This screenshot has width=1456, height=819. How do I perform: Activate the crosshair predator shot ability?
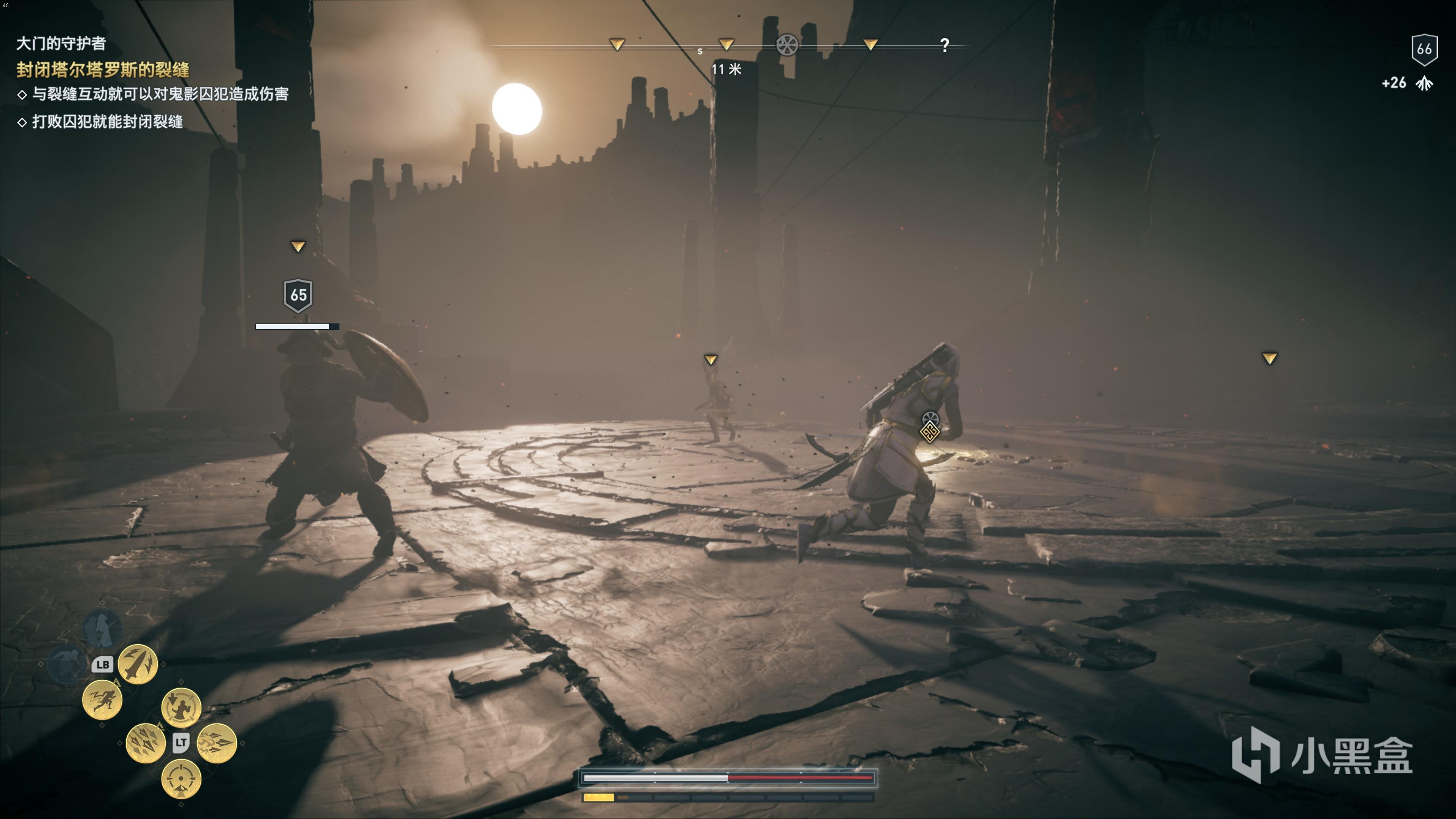pyautogui.click(x=181, y=779)
